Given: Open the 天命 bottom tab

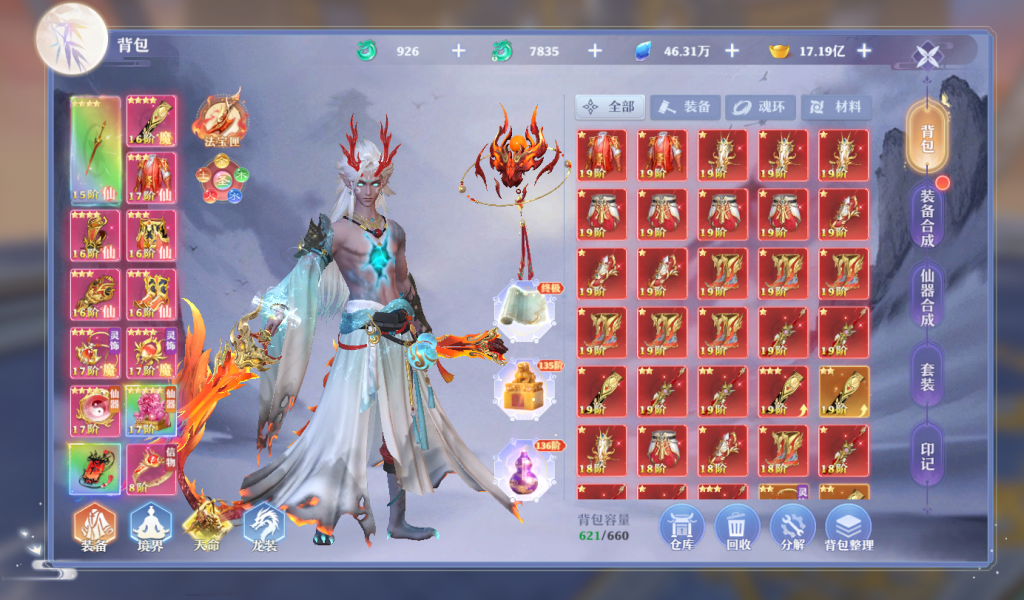Looking at the screenshot, I should tap(207, 527).
